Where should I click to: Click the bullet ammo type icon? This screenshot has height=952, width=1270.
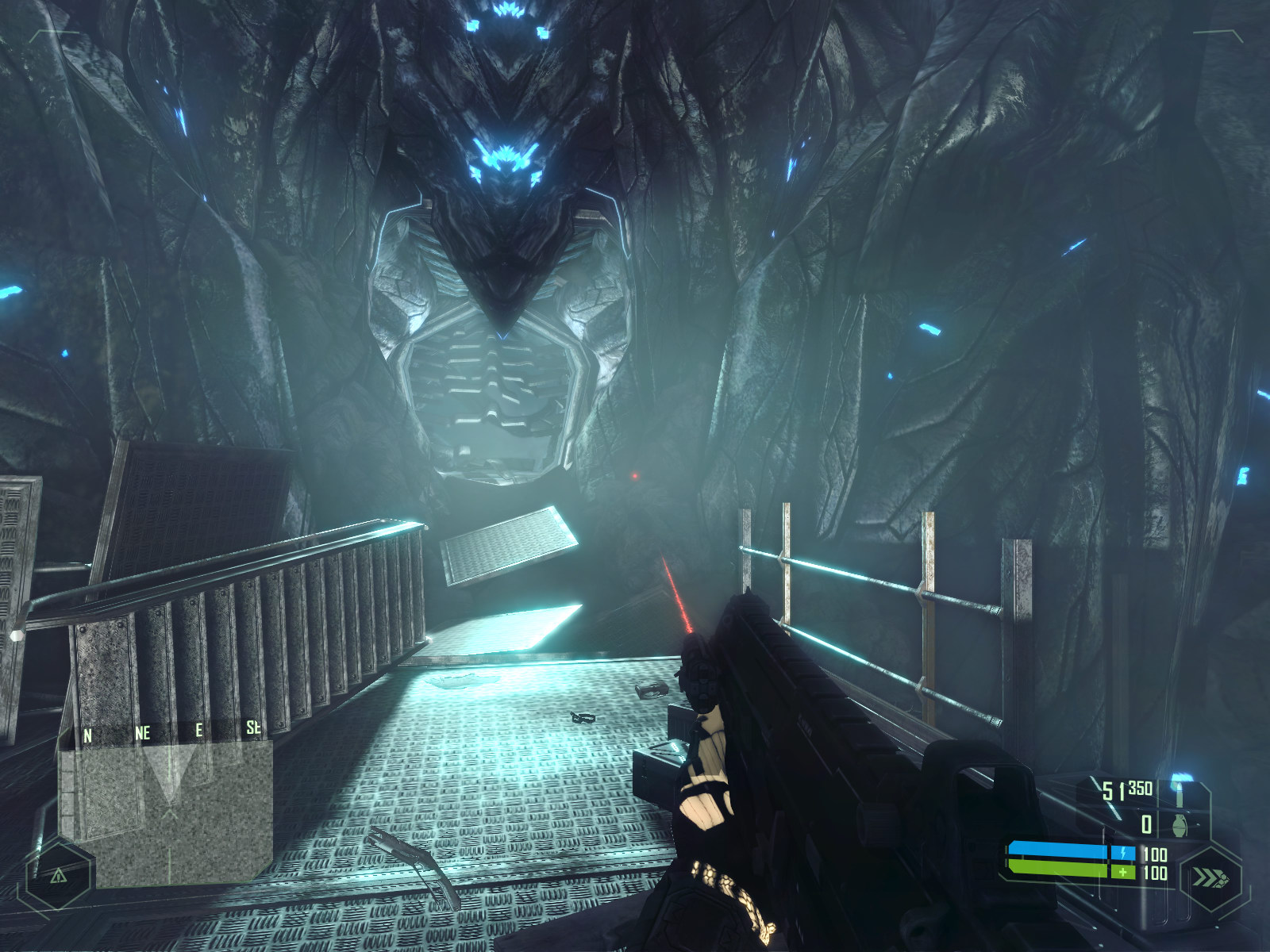[x=1180, y=790]
